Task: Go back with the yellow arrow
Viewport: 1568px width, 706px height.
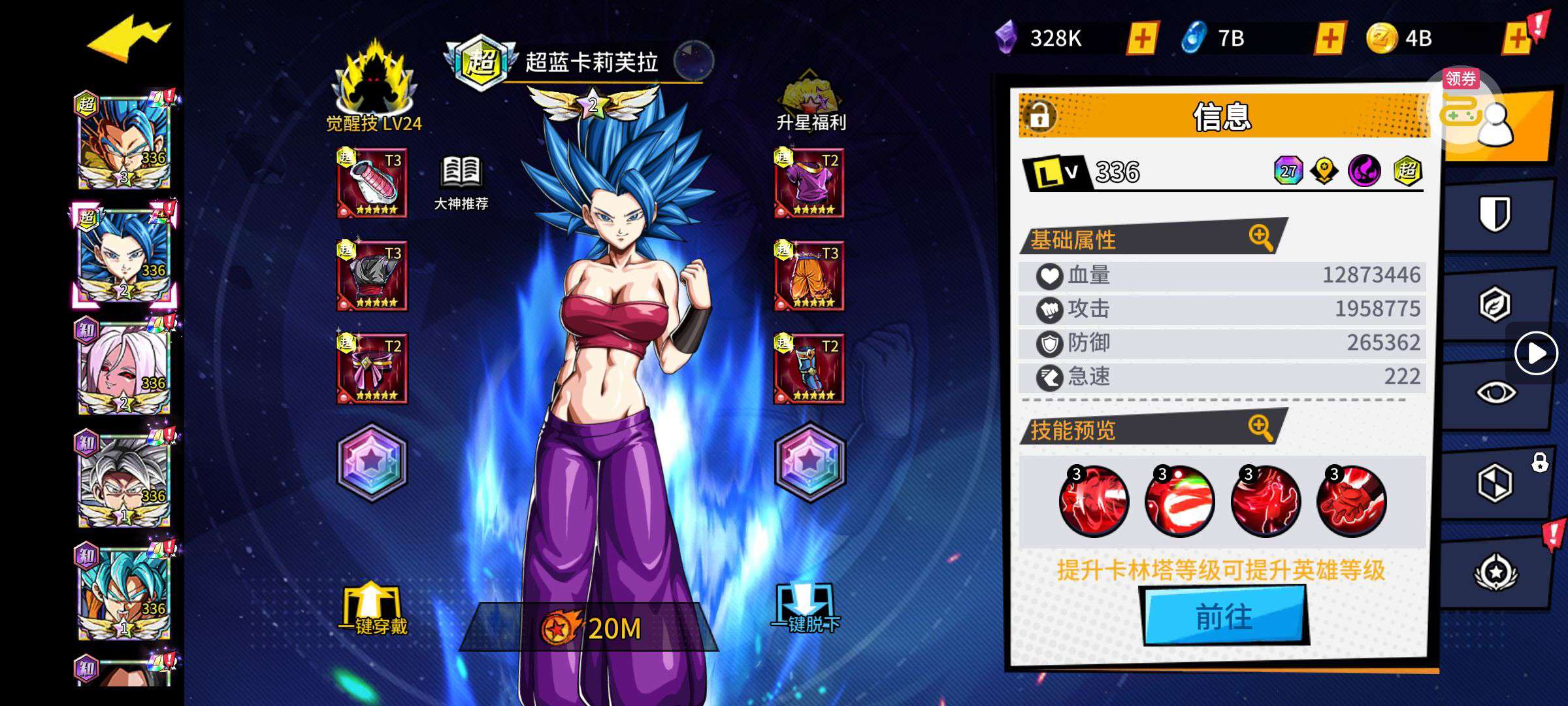Action: (x=128, y=41)
